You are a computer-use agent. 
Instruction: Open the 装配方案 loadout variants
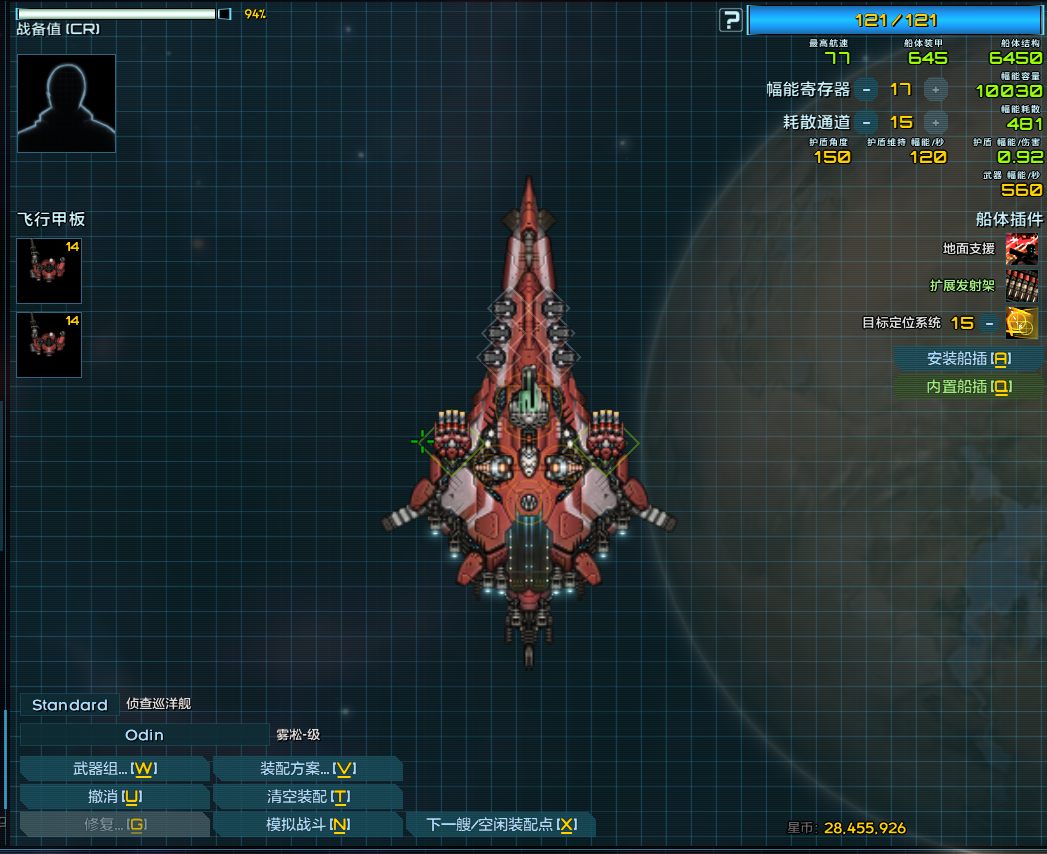[x=308, y=768]
